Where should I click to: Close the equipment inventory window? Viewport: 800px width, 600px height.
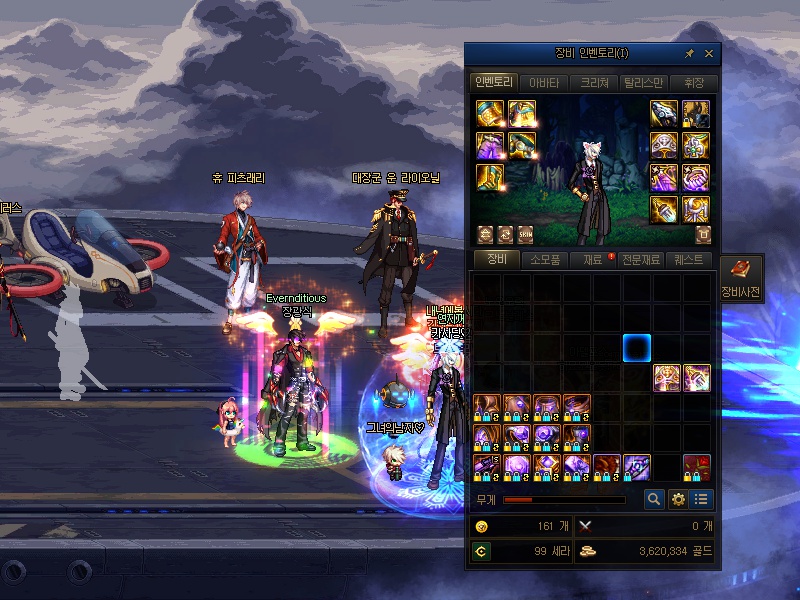click(709, 54)
